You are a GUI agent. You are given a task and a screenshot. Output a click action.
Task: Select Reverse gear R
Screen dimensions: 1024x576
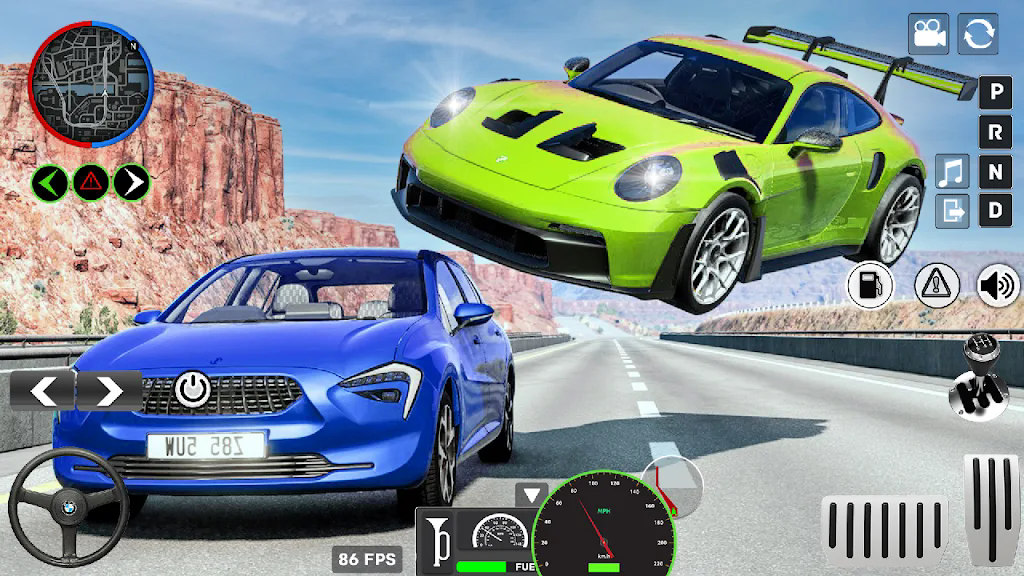[x=994, y=133]
